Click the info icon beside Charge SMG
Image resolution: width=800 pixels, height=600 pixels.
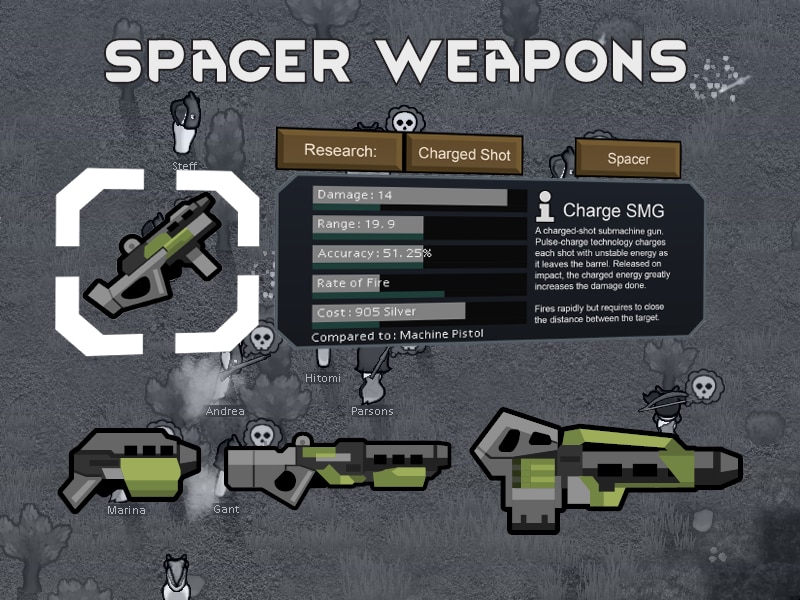click(545, 206)
